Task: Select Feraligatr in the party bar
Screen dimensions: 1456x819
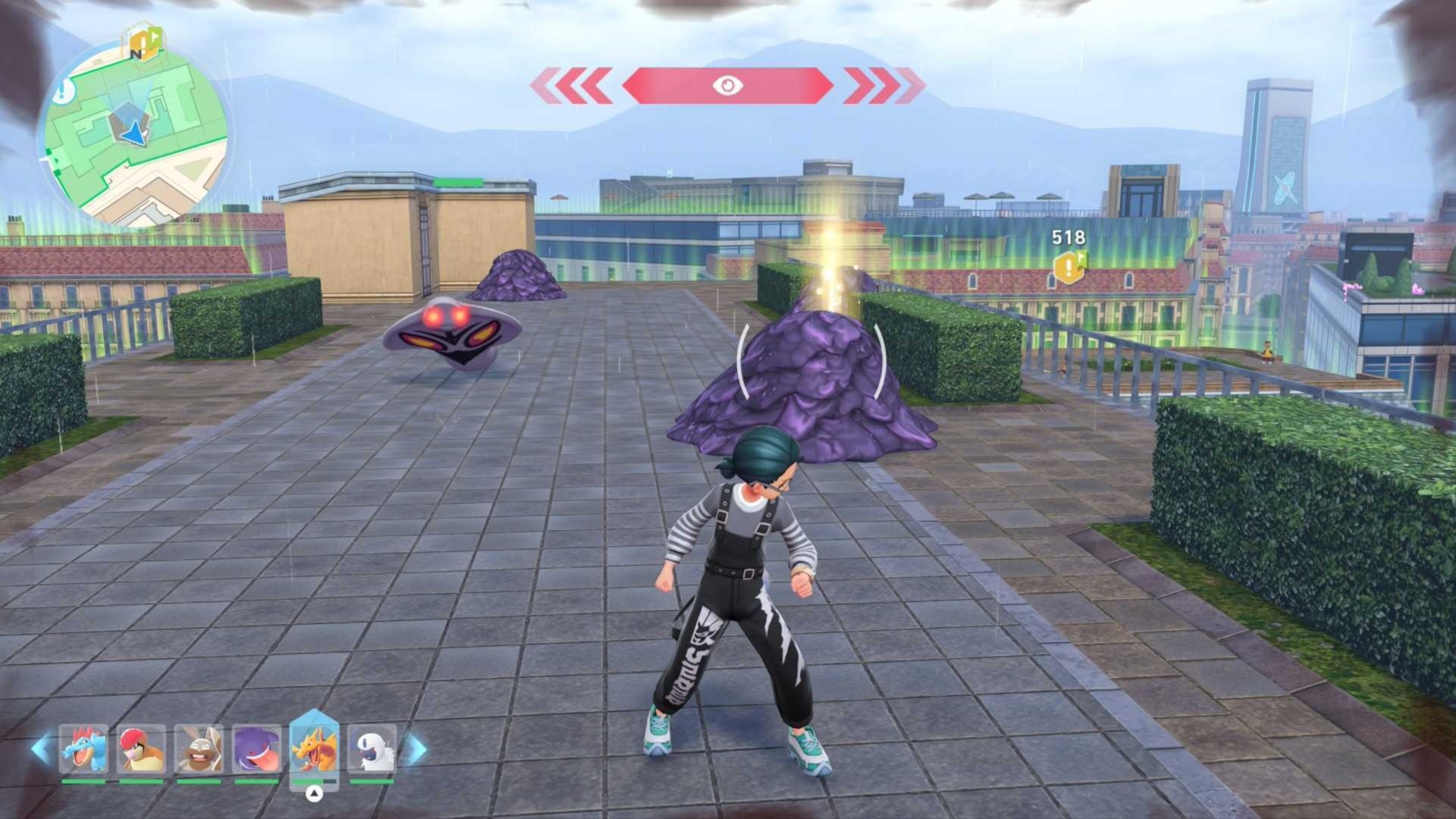Action: [83, 749]
